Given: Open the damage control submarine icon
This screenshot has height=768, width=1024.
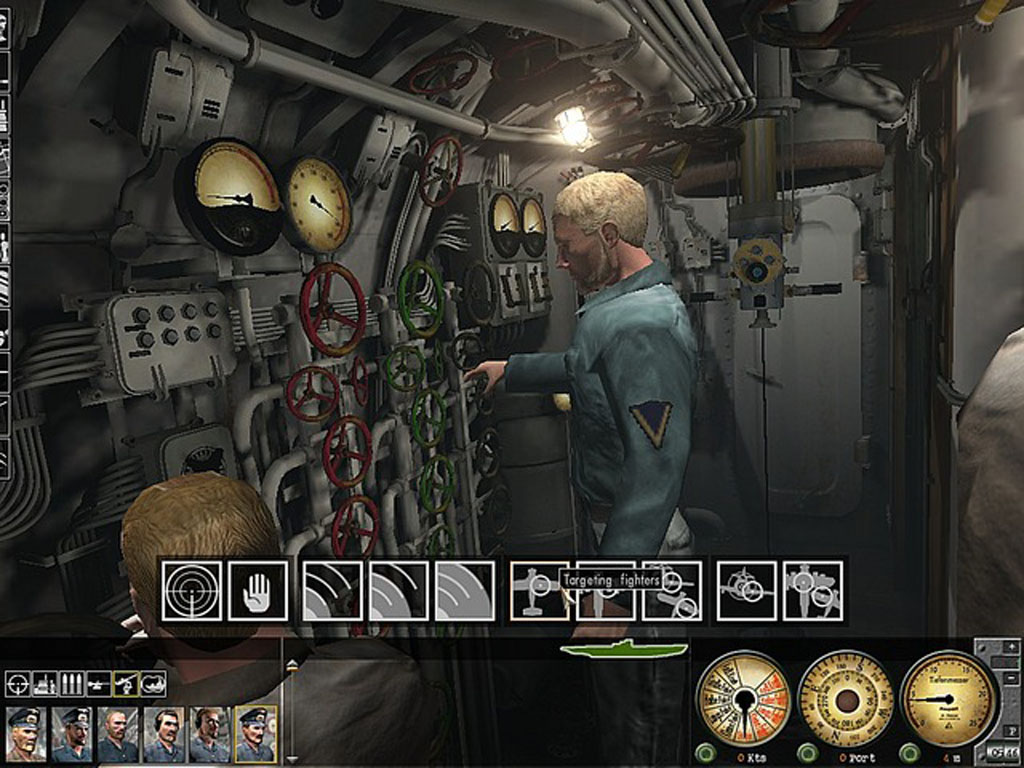Looking at the screenshot, I should coord(153,684).
